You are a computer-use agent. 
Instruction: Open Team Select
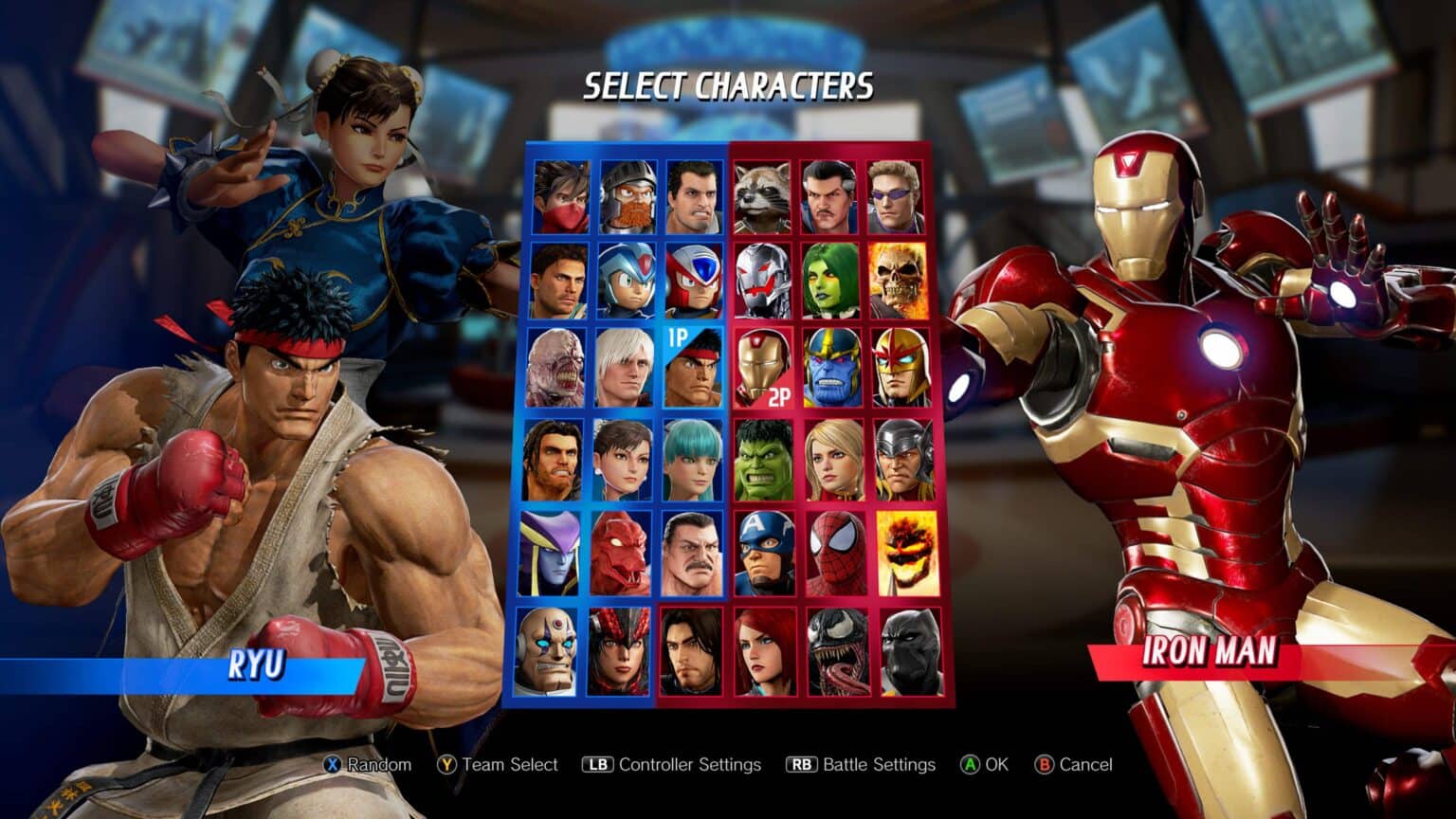pos(498,764)
